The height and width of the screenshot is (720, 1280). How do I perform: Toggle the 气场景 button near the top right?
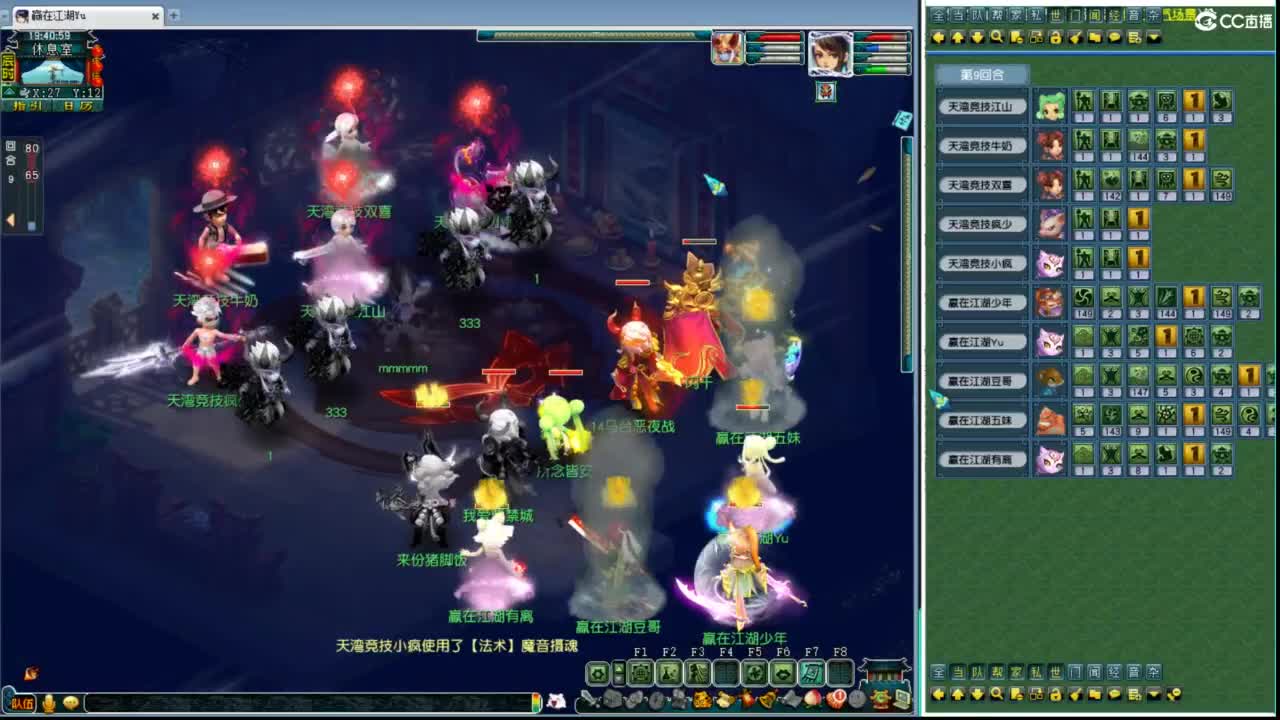(x=1180, y=14)
